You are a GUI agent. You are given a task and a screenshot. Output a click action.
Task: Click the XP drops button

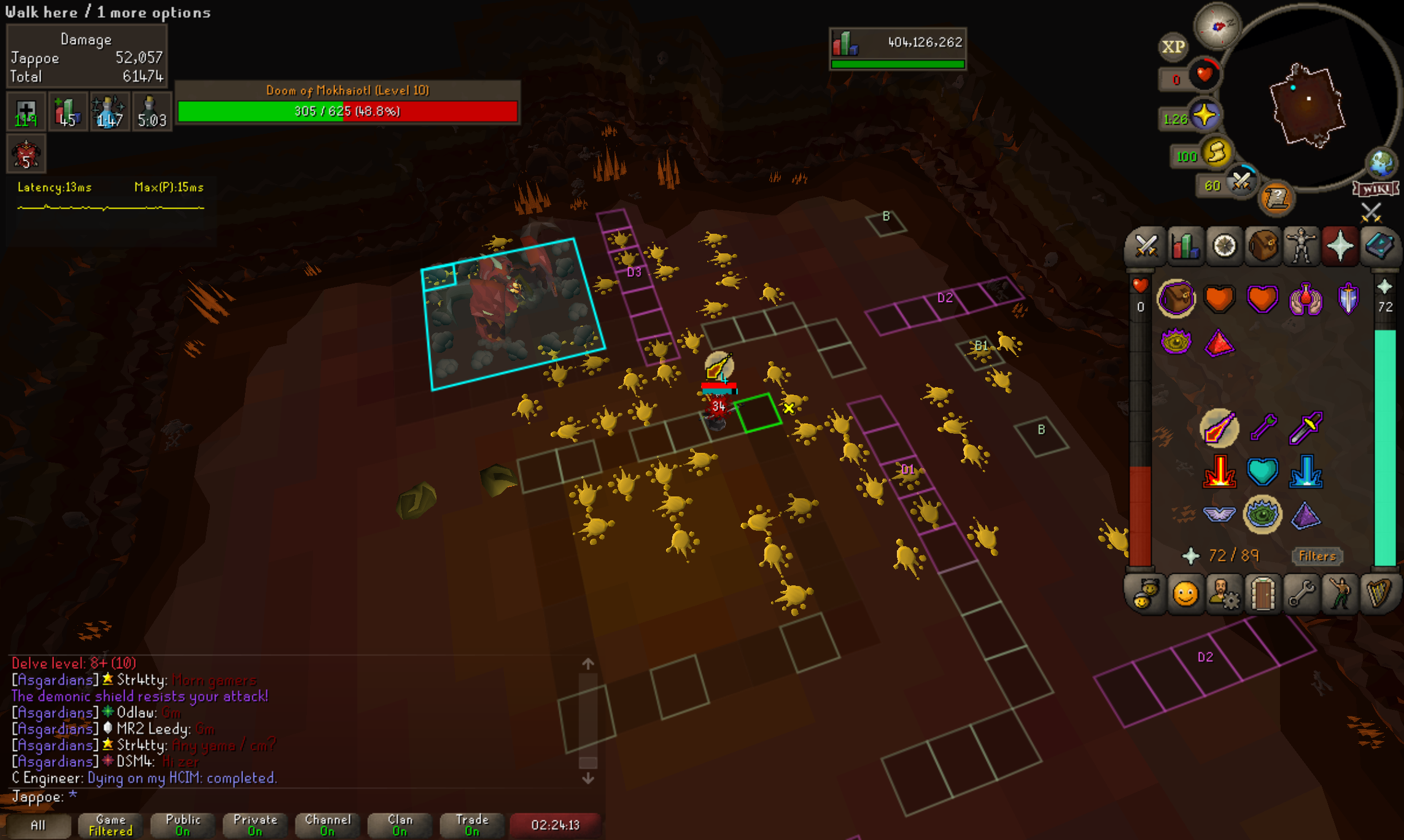[x=1173, y=47]
